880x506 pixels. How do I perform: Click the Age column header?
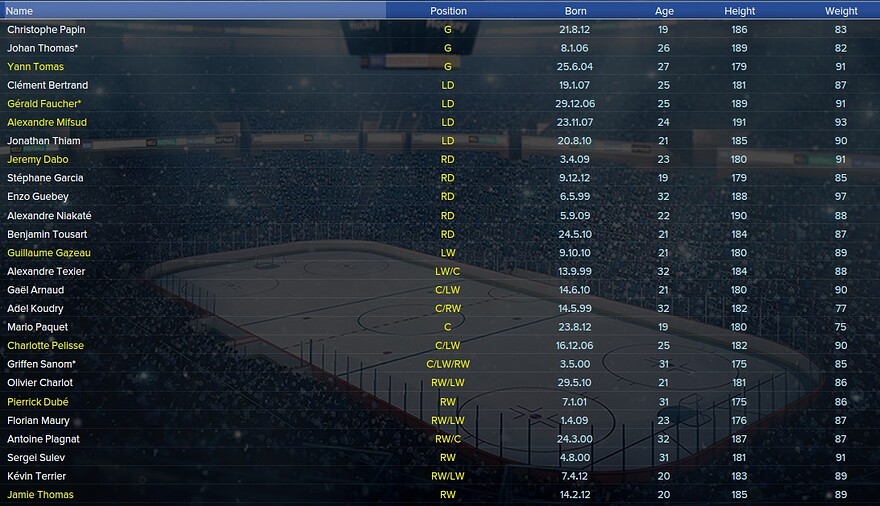click(x=664, y=11)
